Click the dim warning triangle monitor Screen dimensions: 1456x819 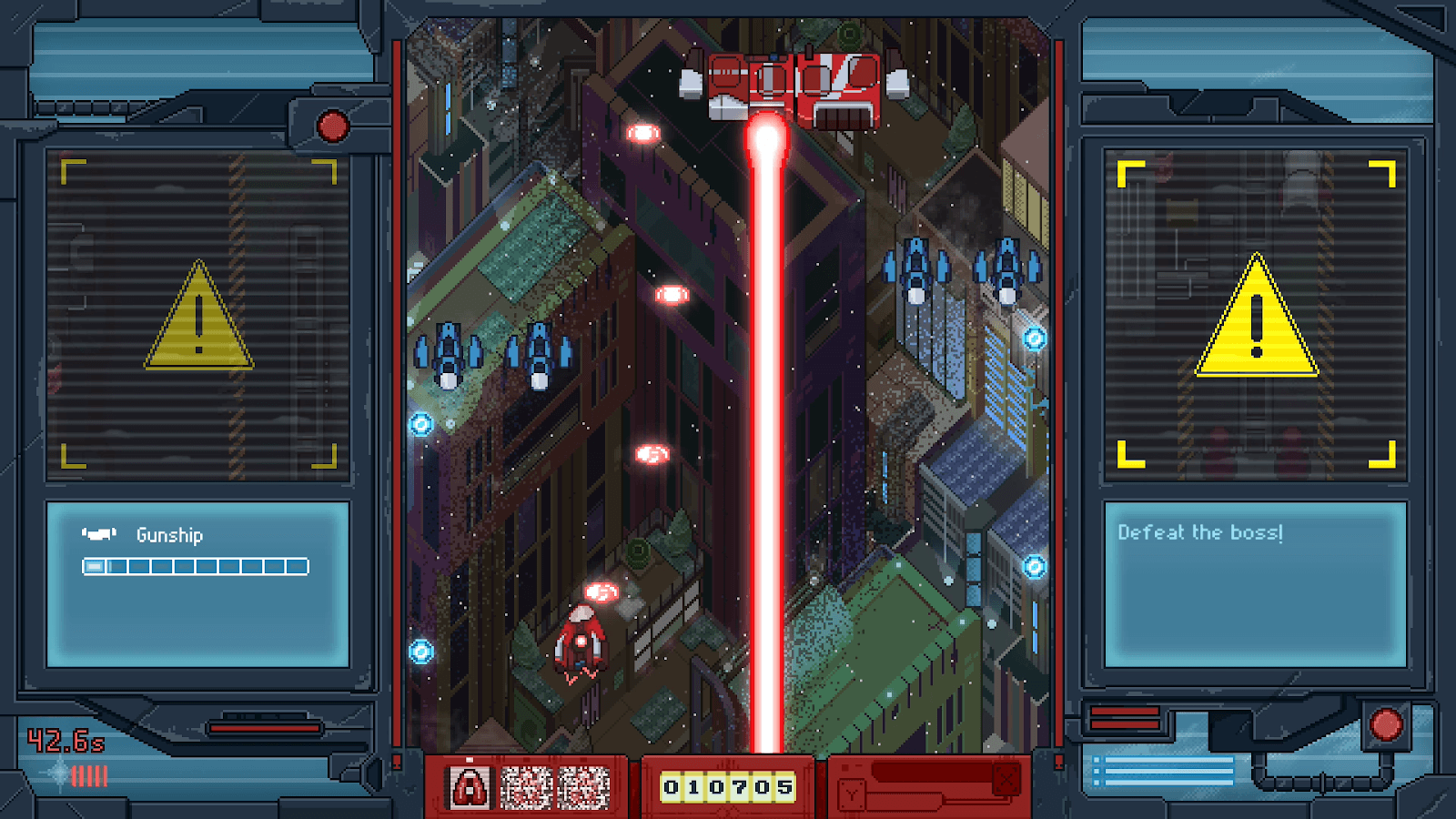coord(198,315)
